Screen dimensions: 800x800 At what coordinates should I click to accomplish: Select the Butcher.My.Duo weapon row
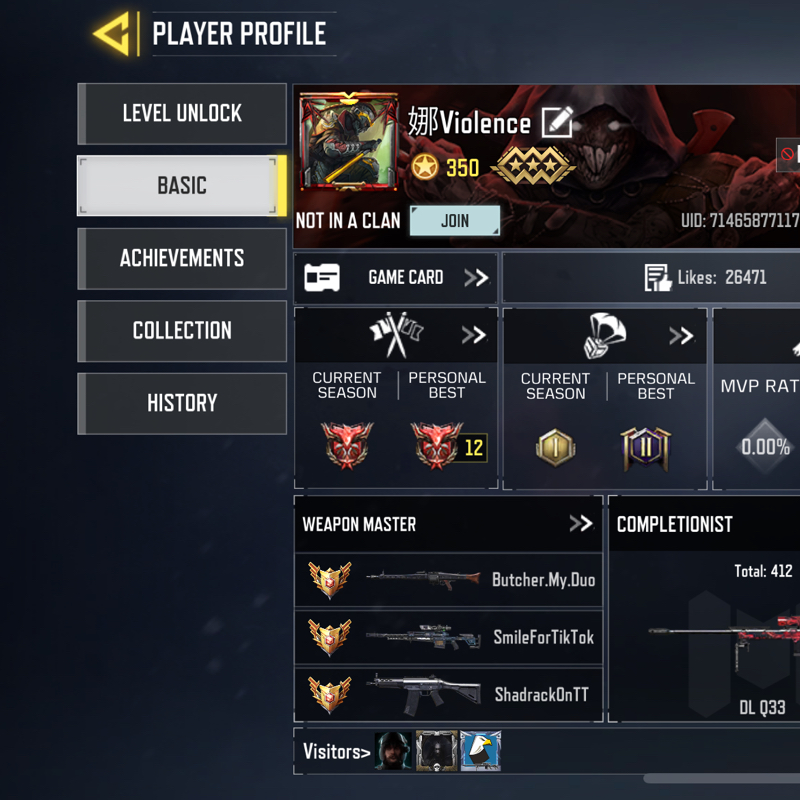[x=449, y=580]
